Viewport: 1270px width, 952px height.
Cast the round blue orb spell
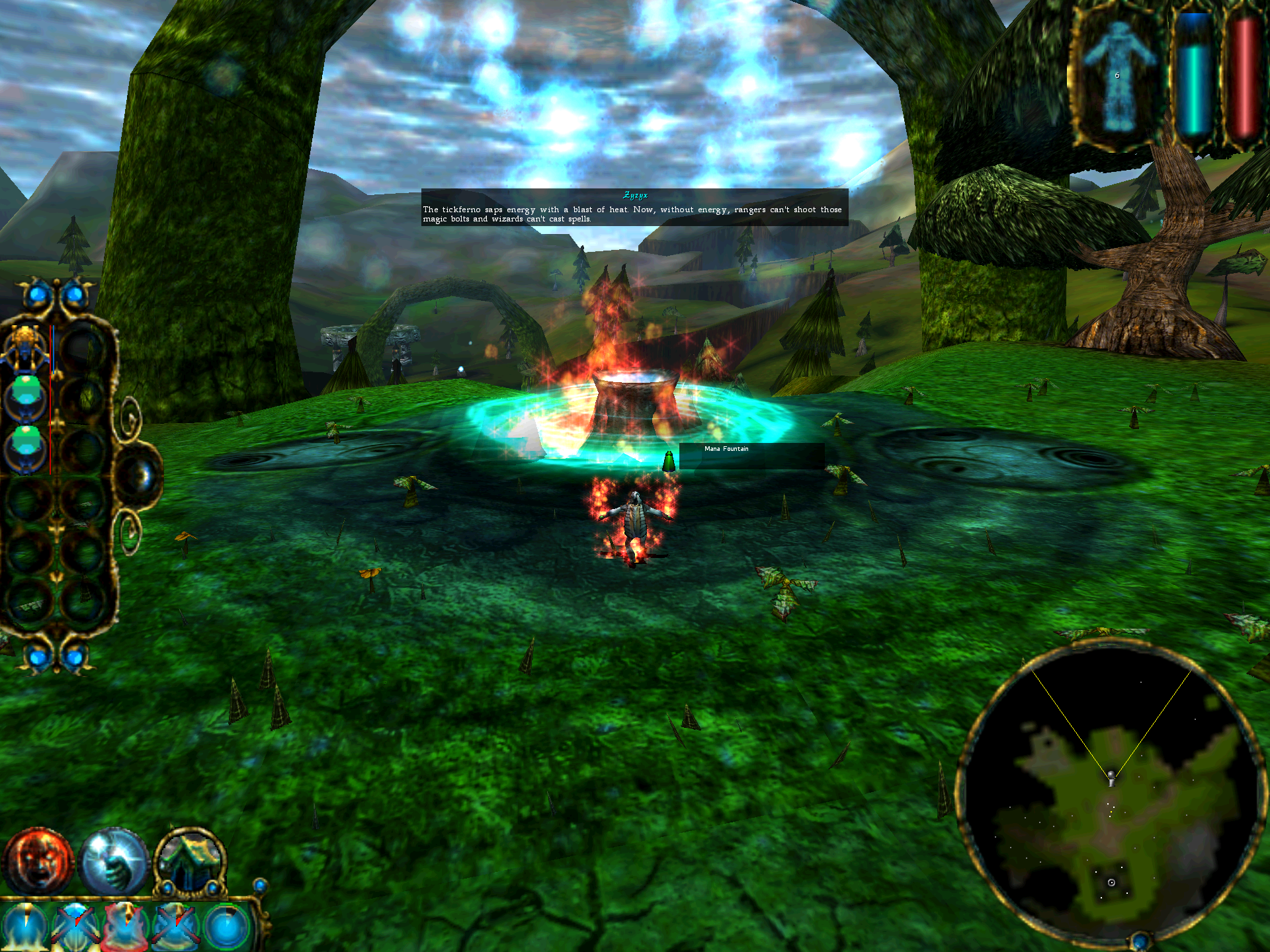(x=226, y=927)
